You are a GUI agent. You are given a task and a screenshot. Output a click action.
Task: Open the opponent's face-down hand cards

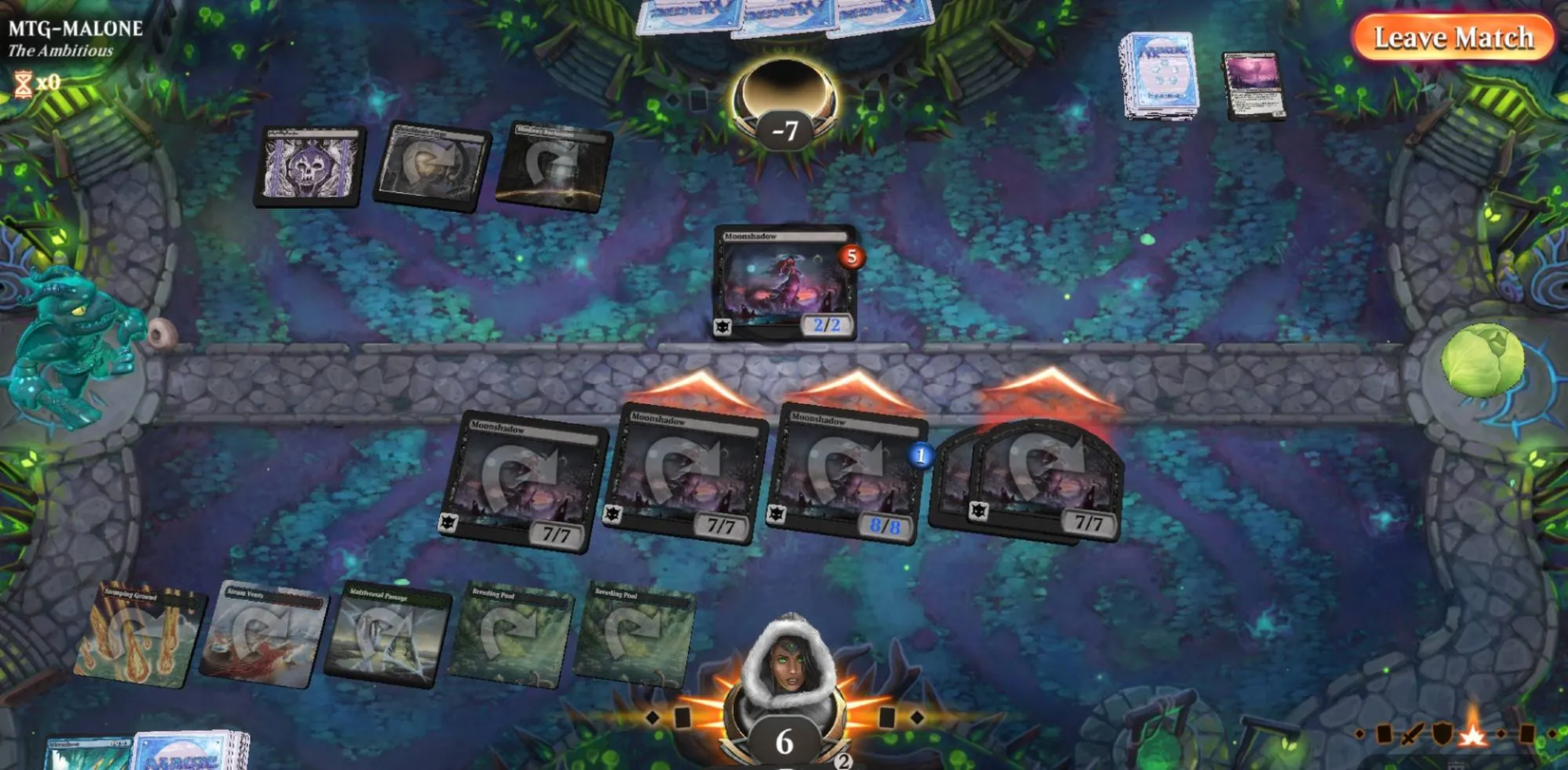point(784,19)
